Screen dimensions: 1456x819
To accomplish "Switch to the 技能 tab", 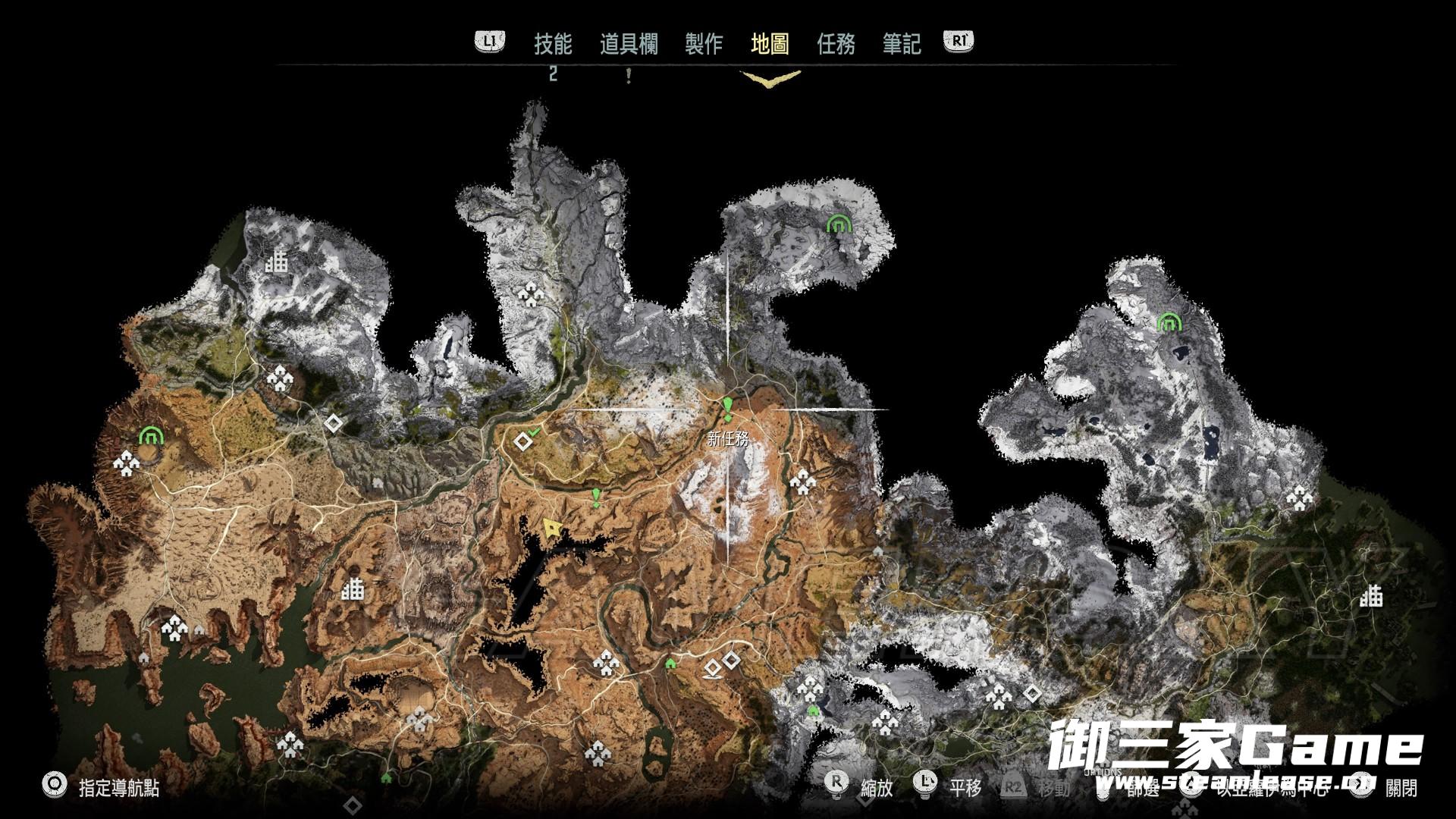I will point(552,44).
